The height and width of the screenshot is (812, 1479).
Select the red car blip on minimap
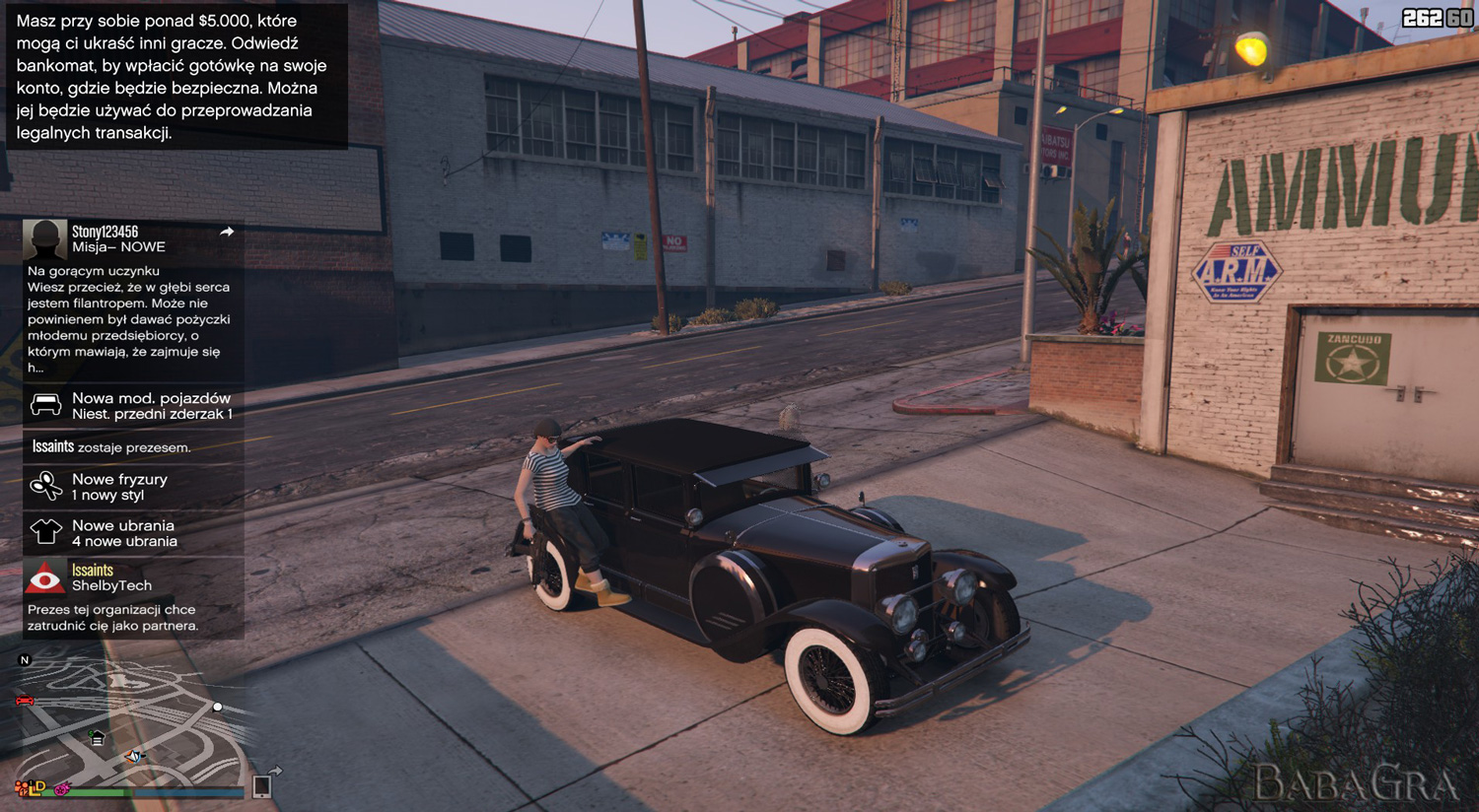point(25,701)
